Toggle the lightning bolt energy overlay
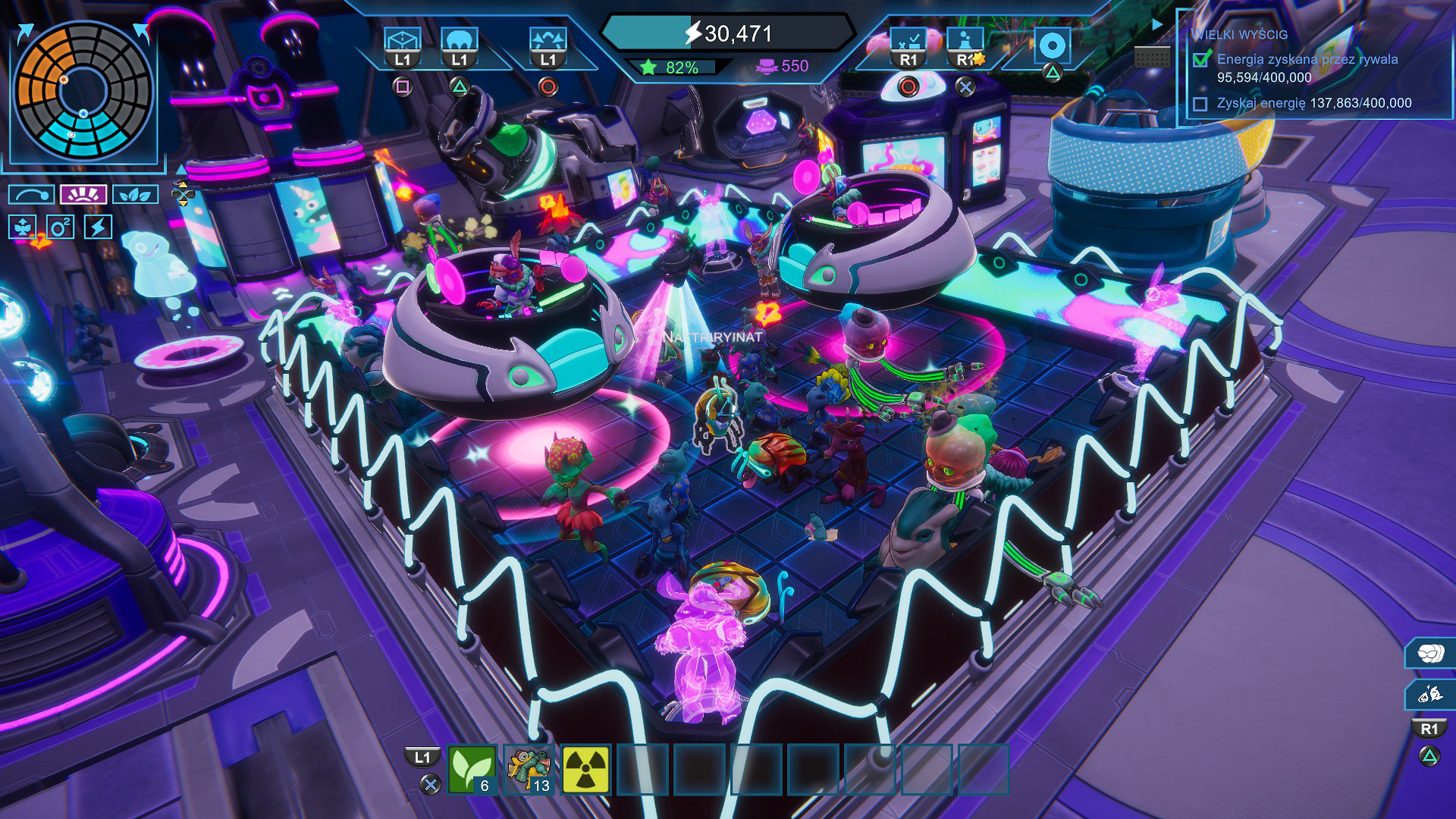Screen dimensions: 1456x819 [x=98, y=227]
